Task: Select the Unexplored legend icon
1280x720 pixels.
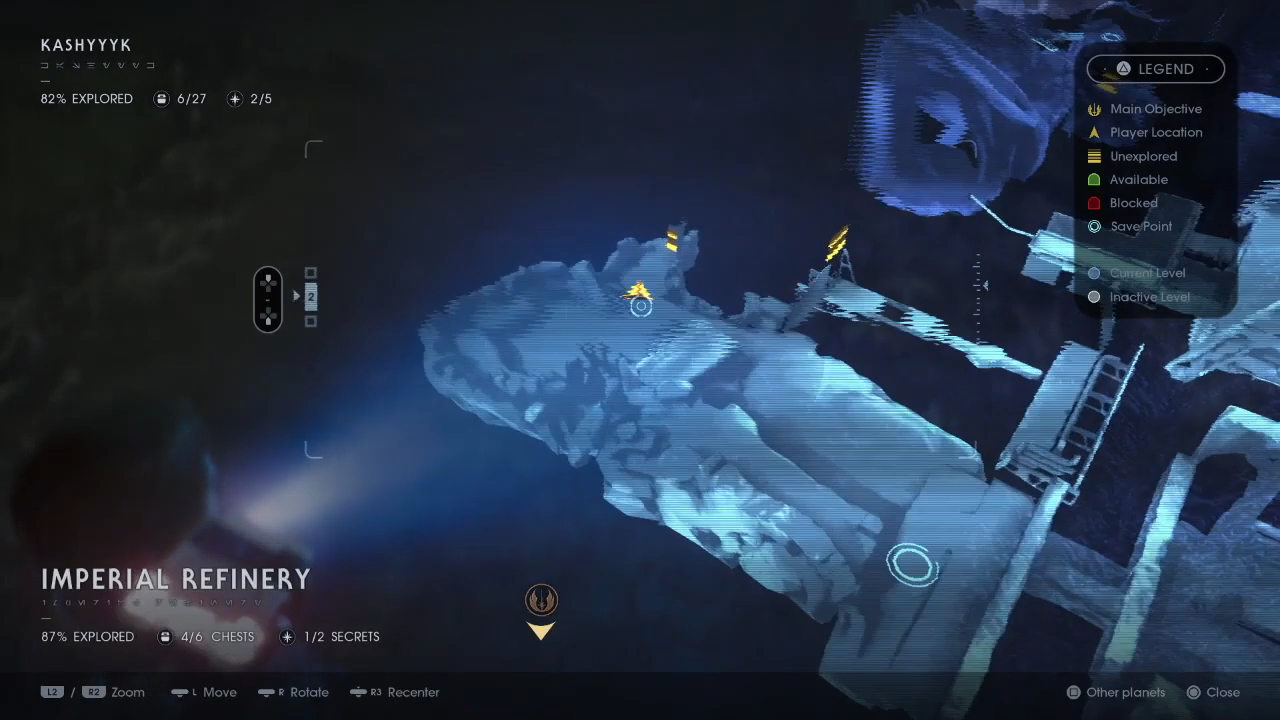Action: pyautogui.click(x=1095, y=156)
